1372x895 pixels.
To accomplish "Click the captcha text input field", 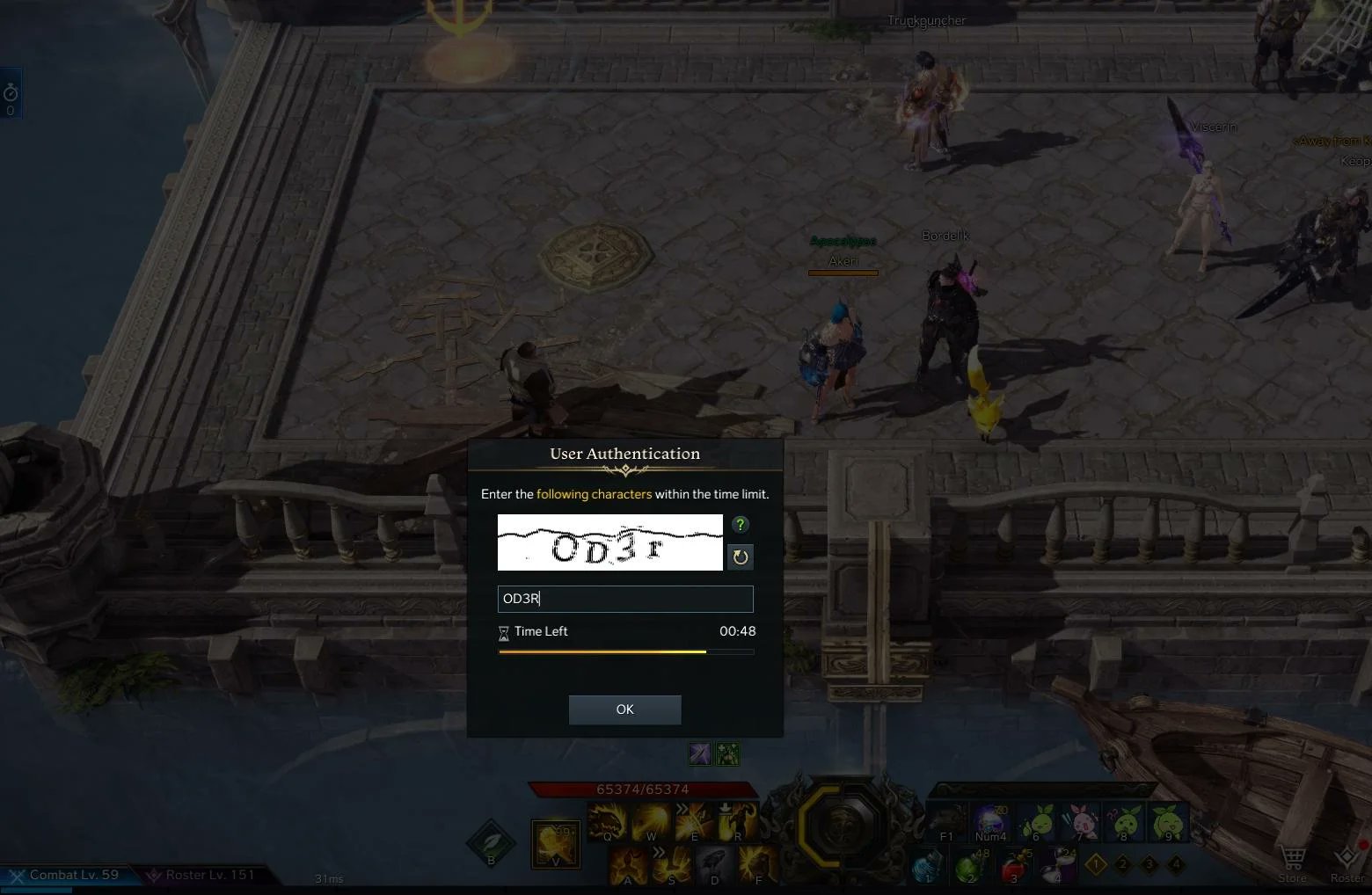I will coord(624,599).
